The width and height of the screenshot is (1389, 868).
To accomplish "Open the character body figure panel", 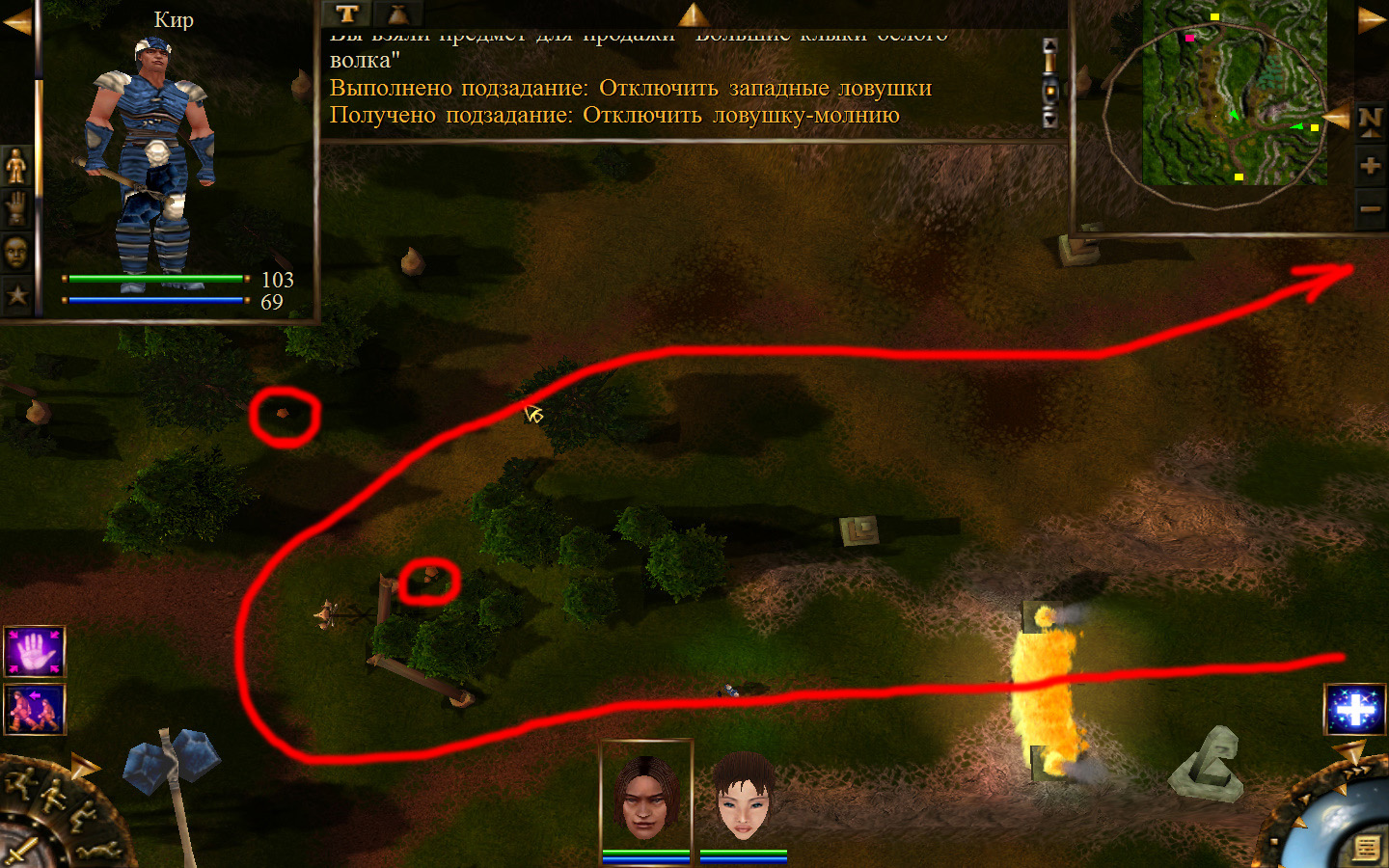I will (x=16, y=167).
